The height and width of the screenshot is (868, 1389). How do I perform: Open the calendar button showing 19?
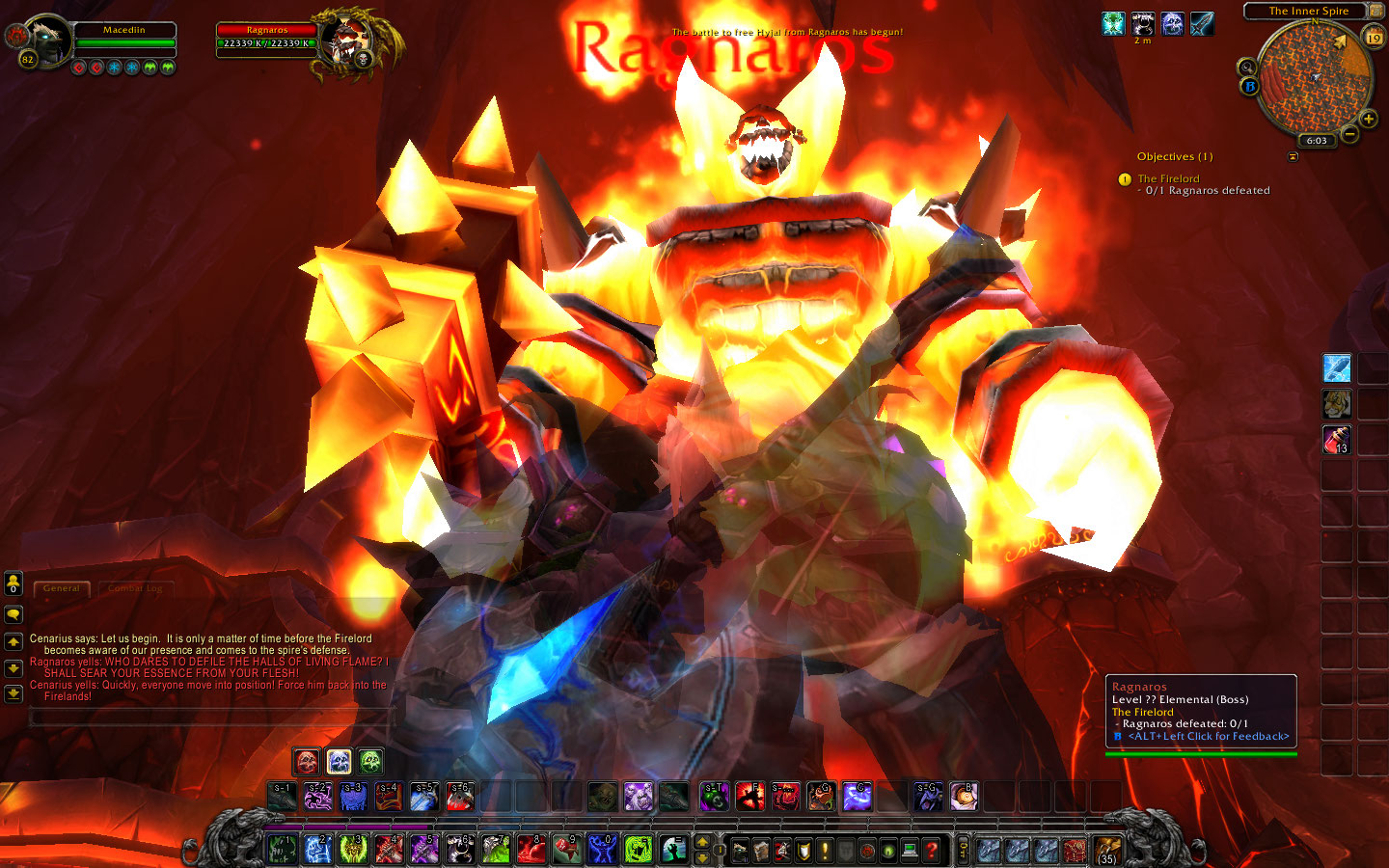coord(1374,38)
